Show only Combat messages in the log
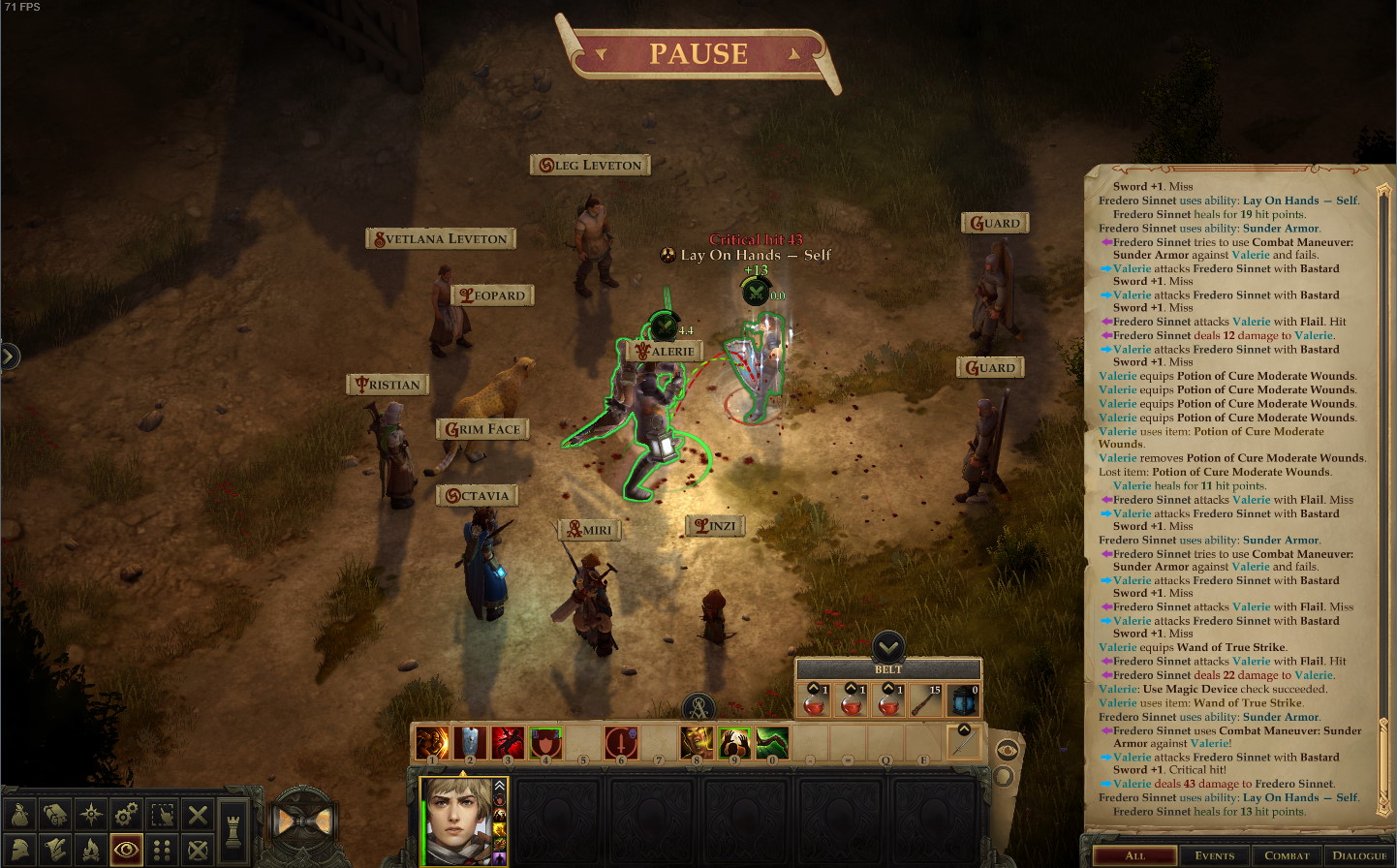The width and height of the screenshot is (1397, 868). point(1287,855)
